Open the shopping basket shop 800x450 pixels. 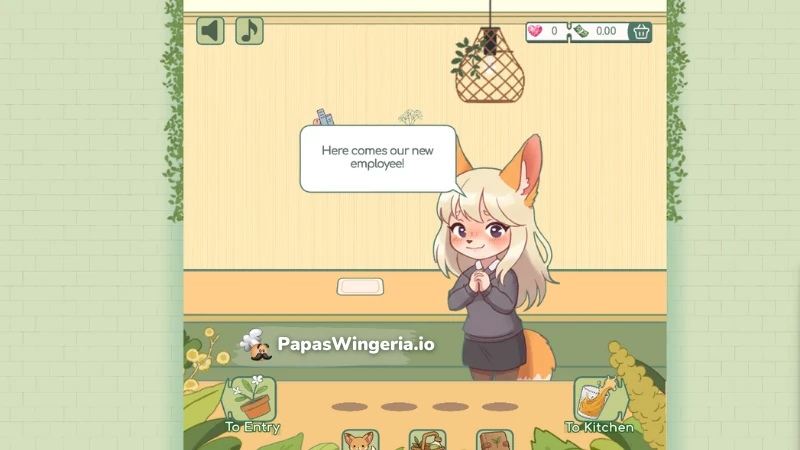(640, 32)
